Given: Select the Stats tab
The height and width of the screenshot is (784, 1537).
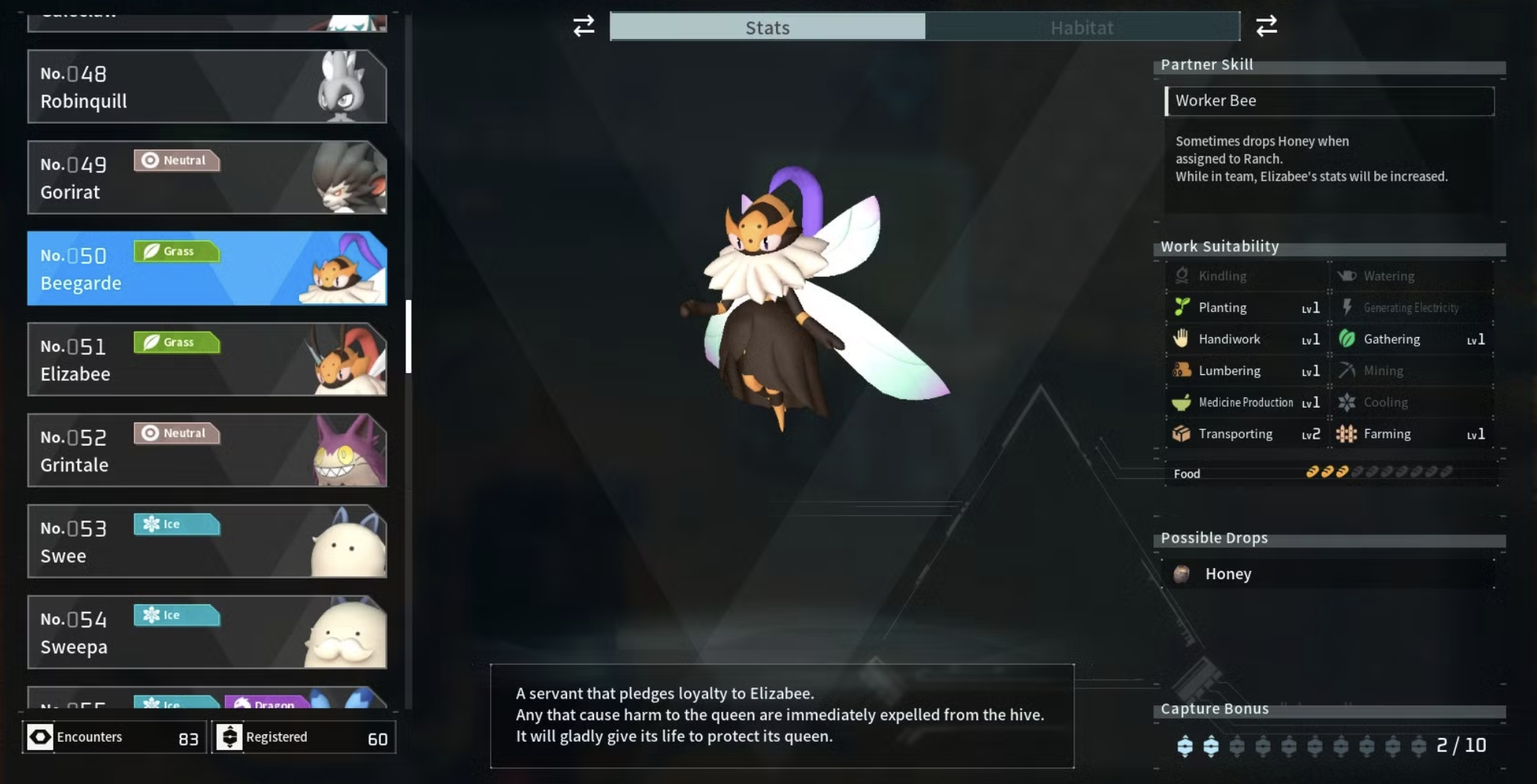Looking at the screenshot, I should 767,27.
